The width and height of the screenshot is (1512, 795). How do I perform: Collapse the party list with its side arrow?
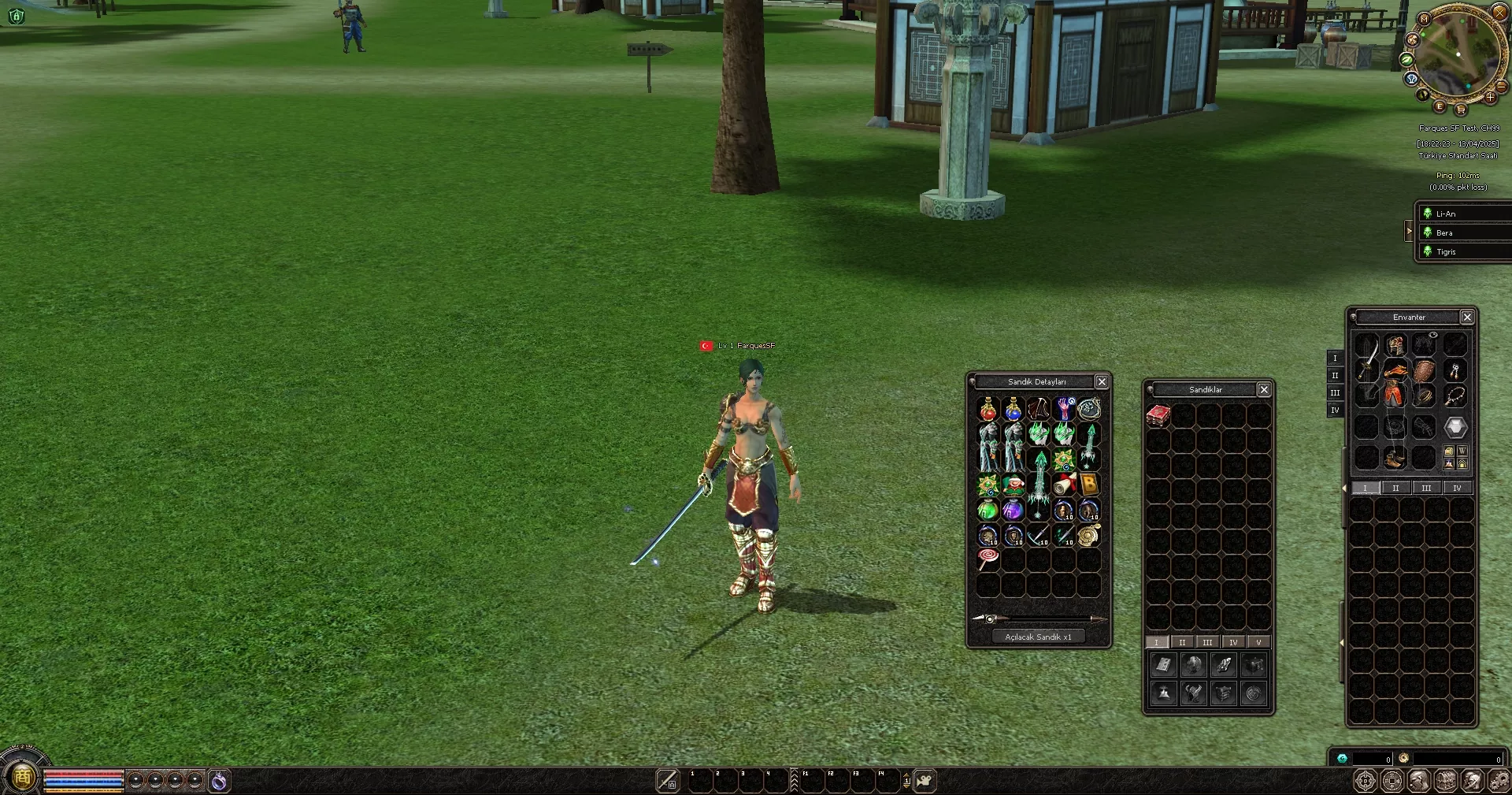coord(1409,232)
